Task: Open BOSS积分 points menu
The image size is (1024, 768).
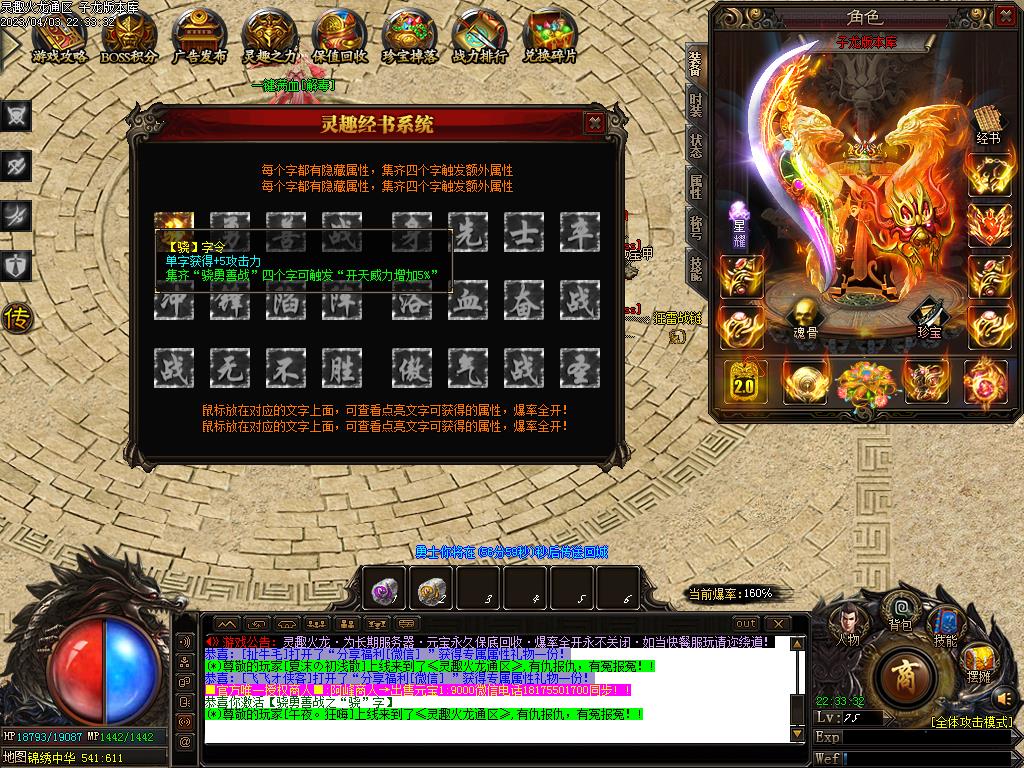Action: (x=129, y=38)
